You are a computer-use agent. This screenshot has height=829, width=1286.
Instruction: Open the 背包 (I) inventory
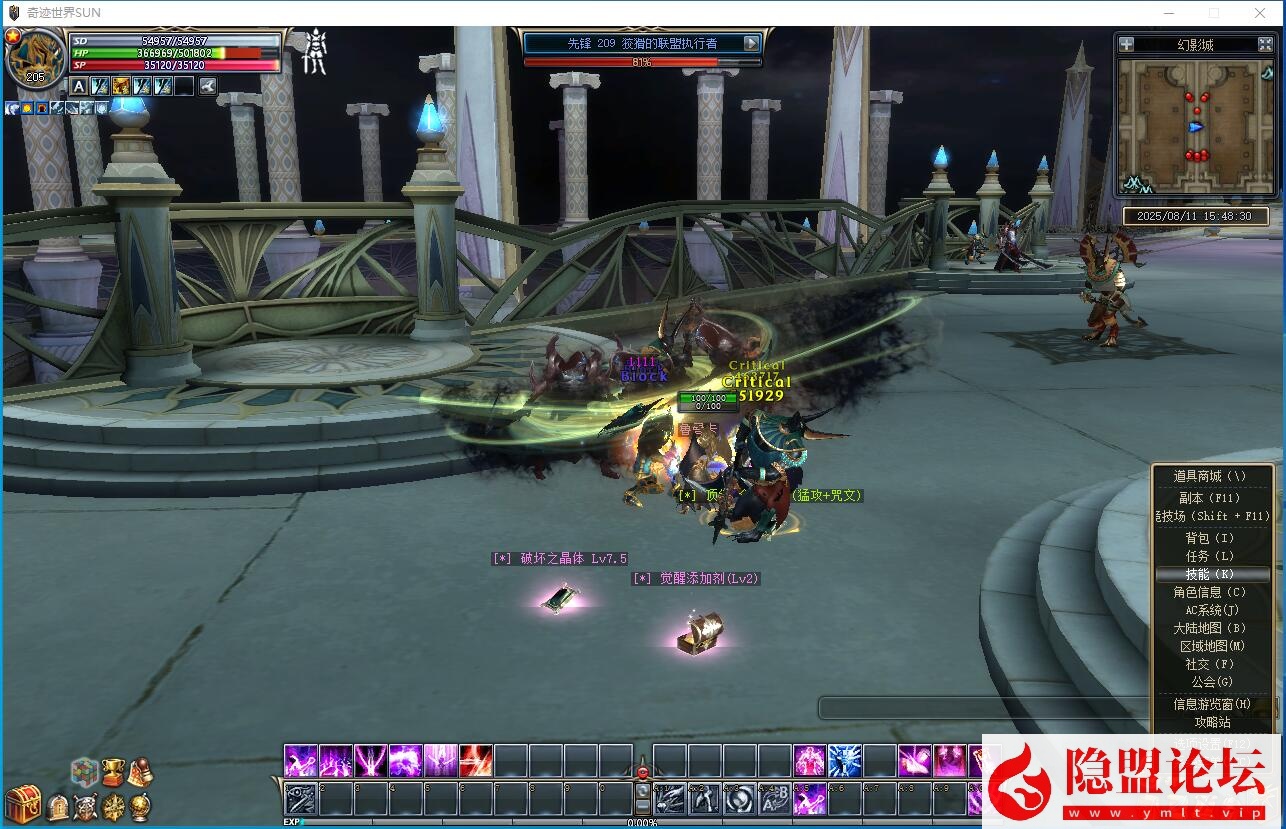coord(1210,538)
